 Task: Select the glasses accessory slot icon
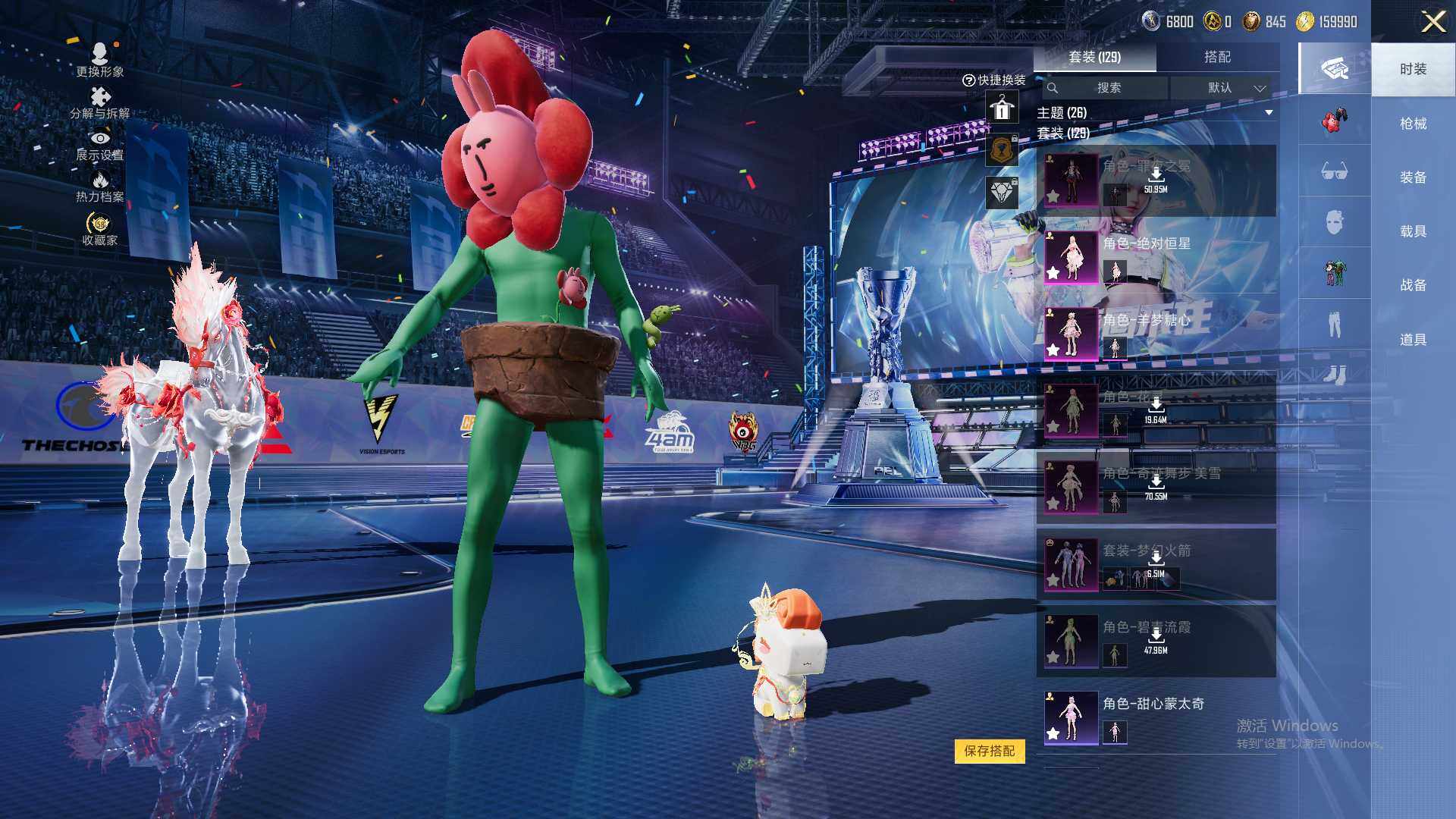(1334, 171)
